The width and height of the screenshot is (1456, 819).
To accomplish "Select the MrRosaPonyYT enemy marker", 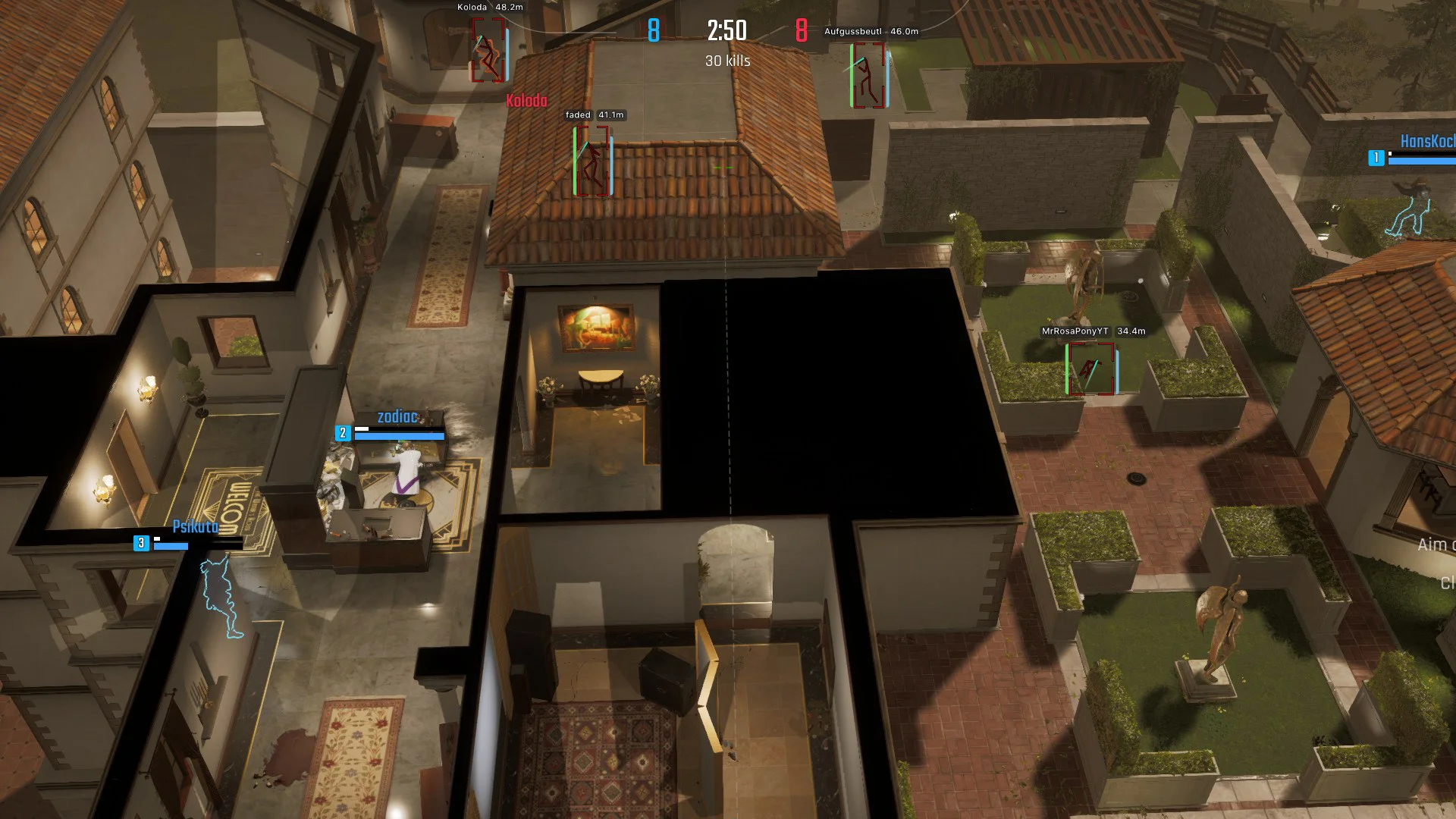I will (1090, 369).
